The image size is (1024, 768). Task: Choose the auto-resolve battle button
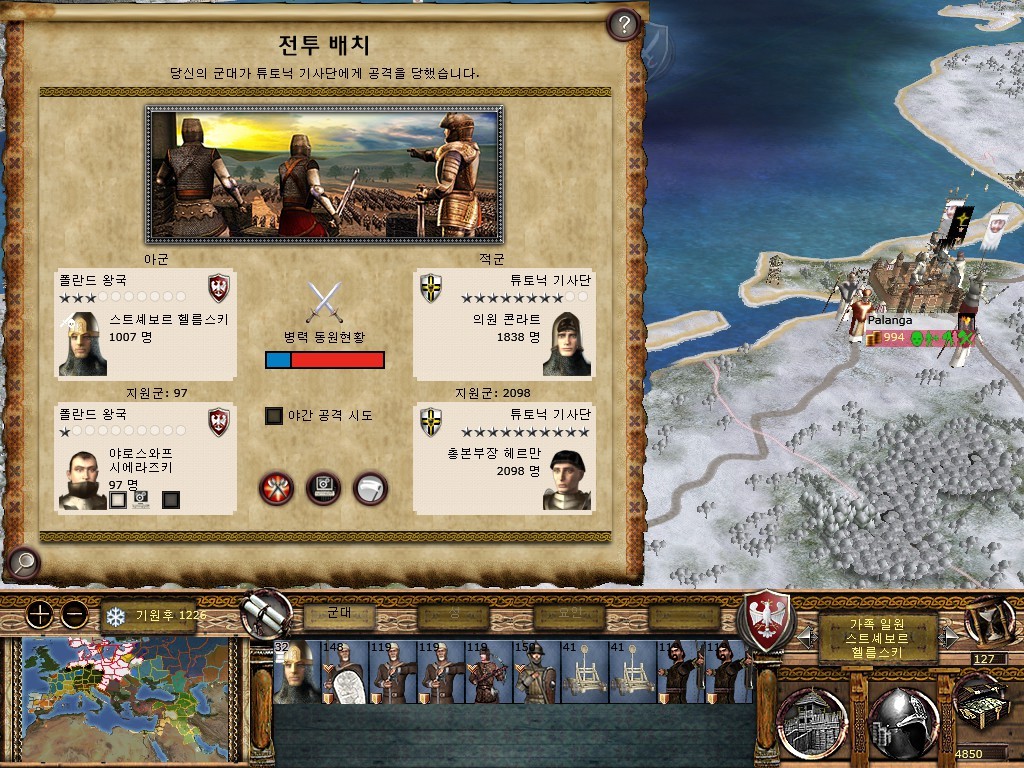323,488
